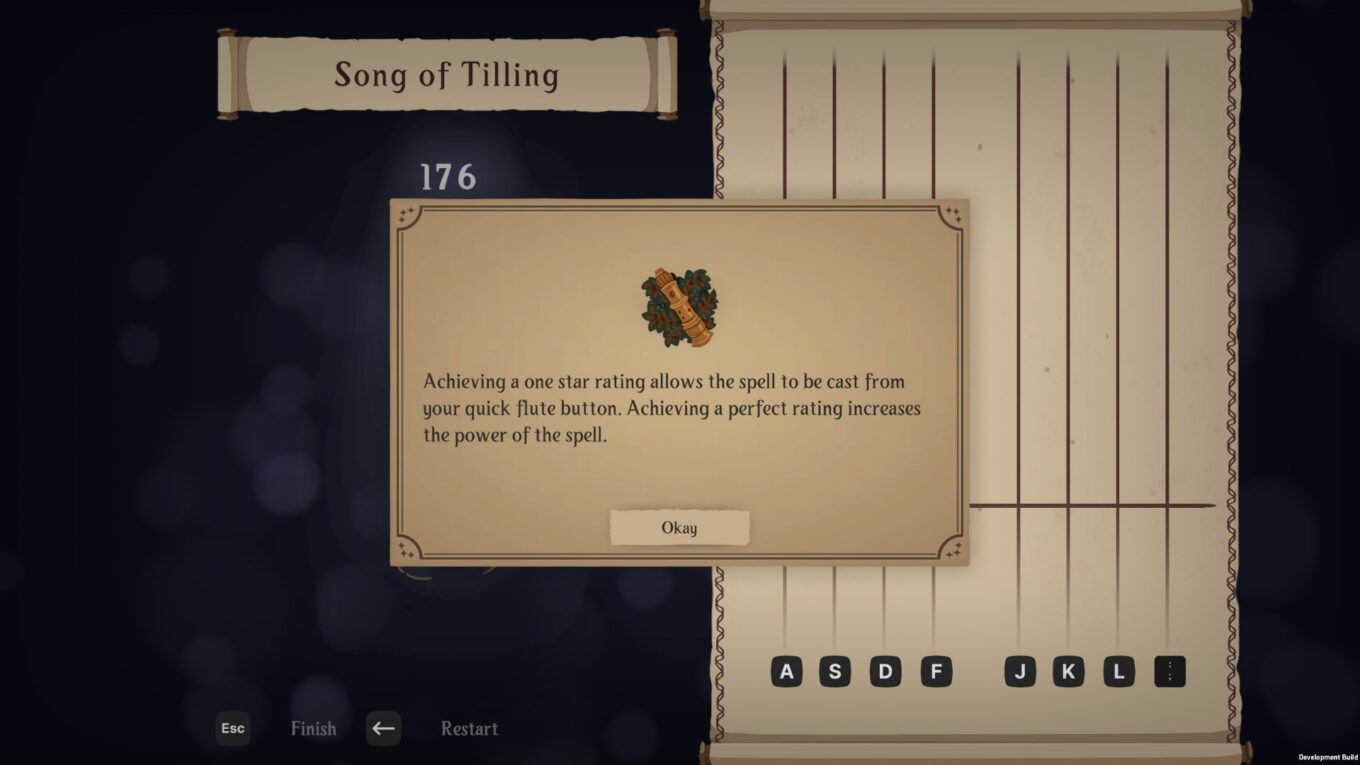The width and height of the screenshot is (1360, 765).
Task: Dismiss the tutorial with the Okay button
Action: coord(679,527)
